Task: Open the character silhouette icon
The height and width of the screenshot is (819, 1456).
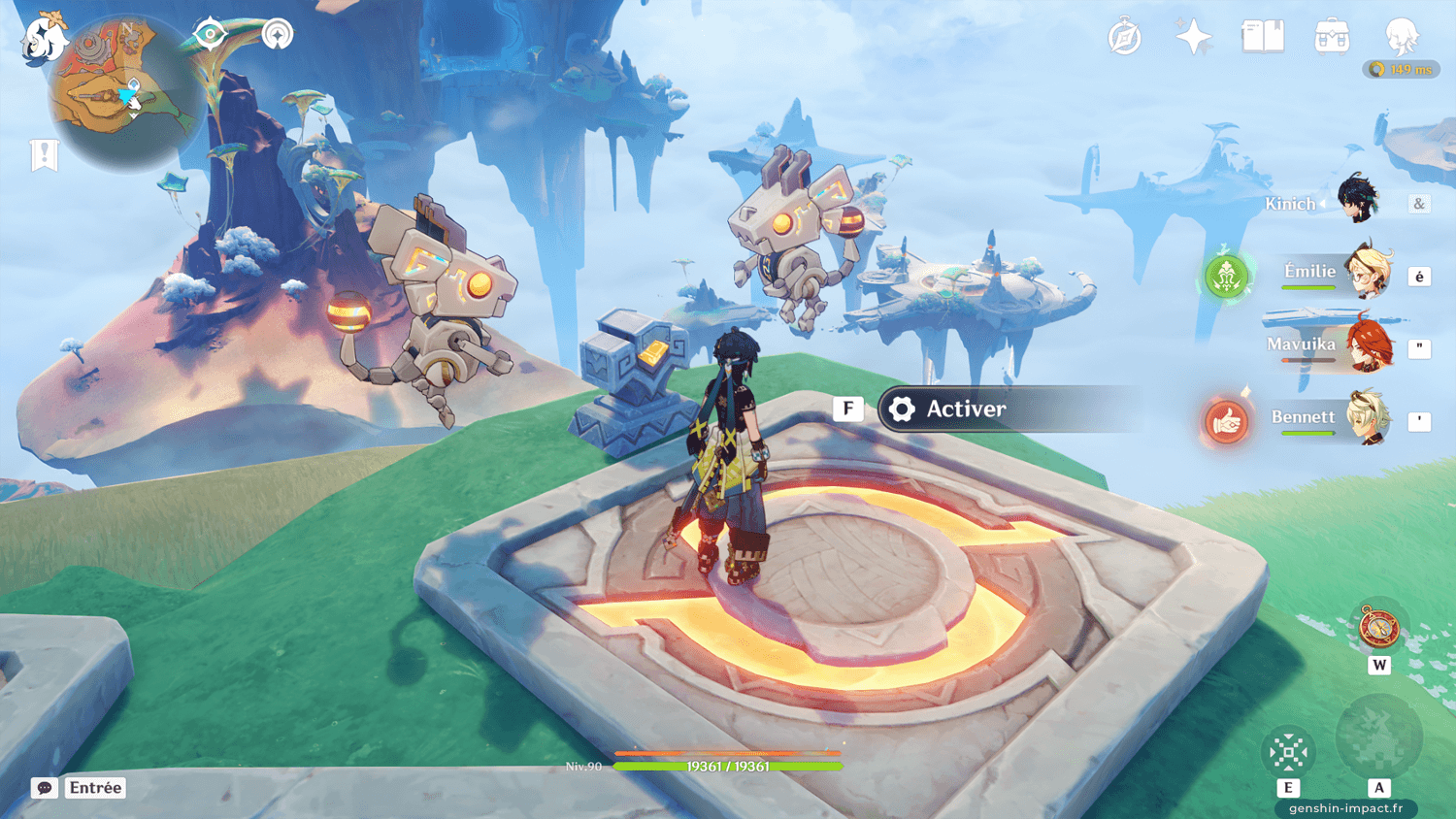Action: tap(1402, 37)
